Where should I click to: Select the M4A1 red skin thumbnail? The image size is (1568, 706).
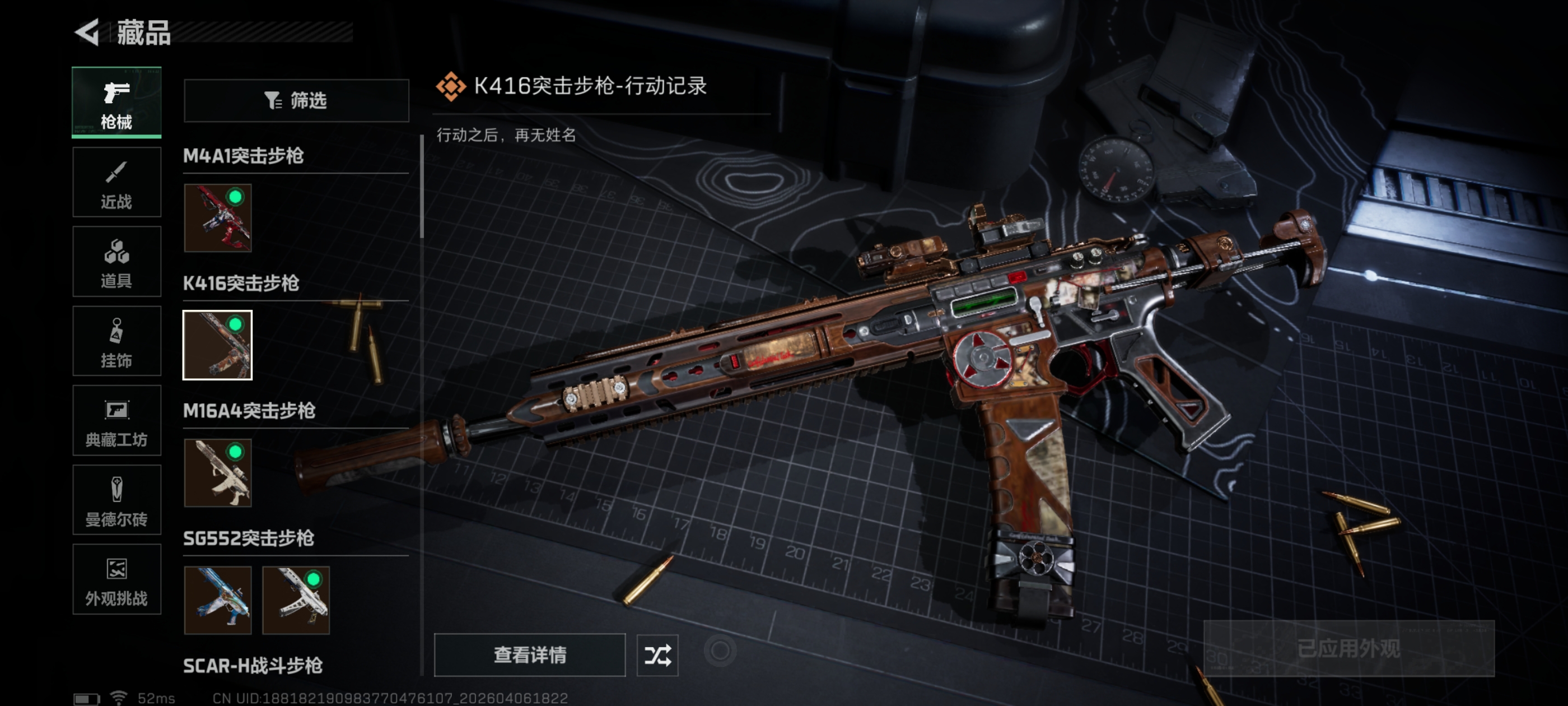click(217, 218)
